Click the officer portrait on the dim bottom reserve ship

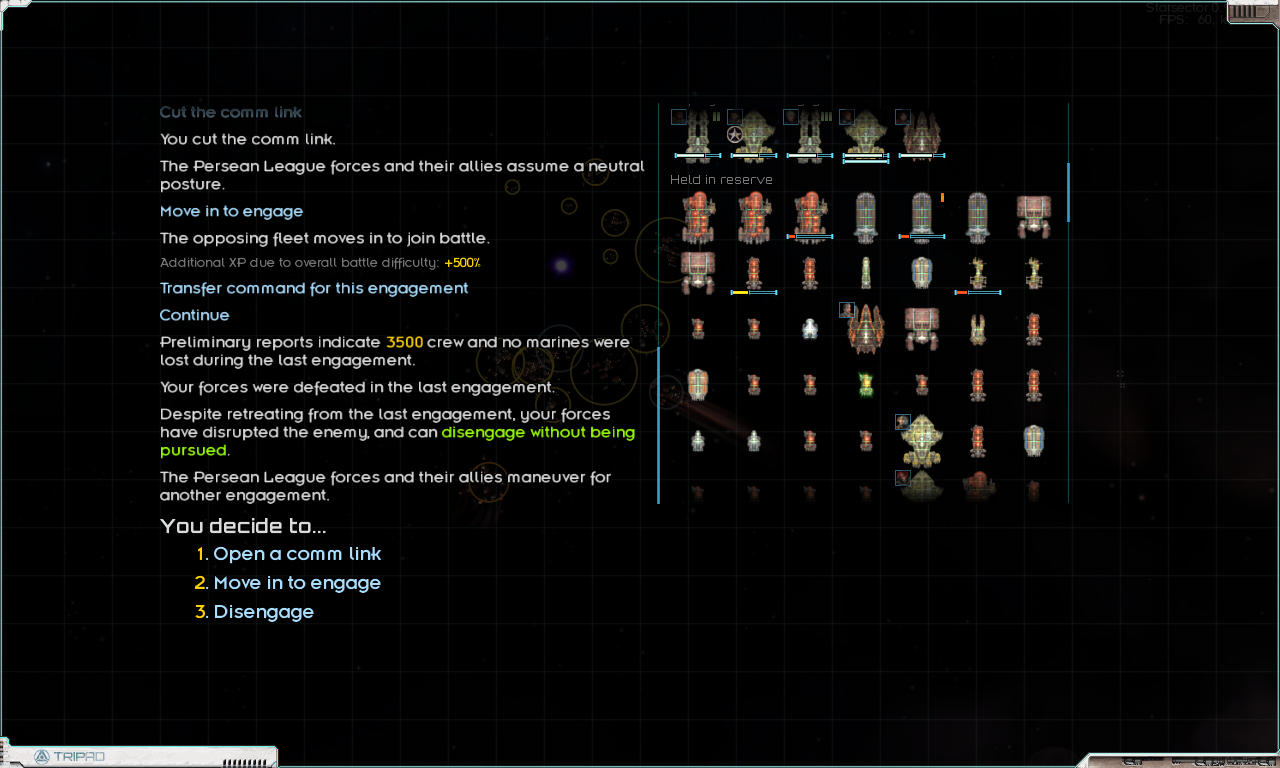(902, 478)
